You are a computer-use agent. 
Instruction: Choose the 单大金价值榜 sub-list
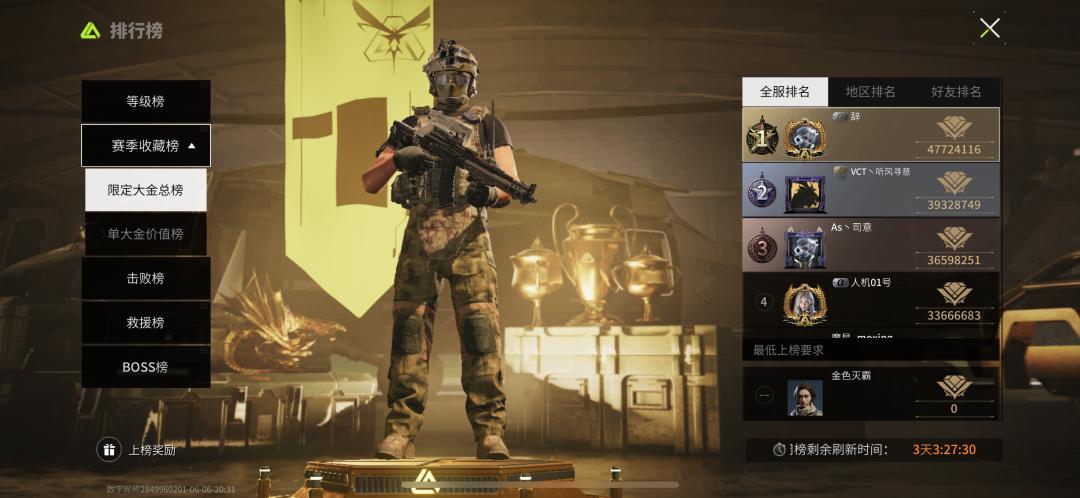(x=146, y=234)
